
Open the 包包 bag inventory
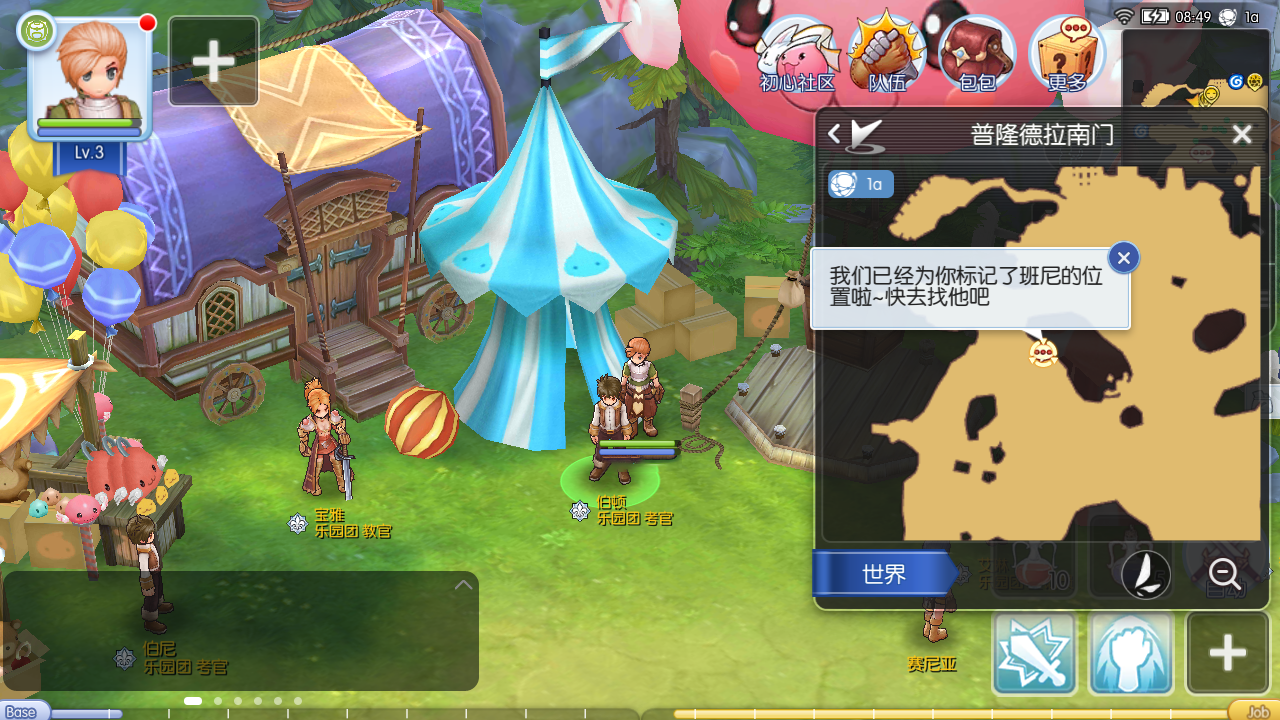pos(977,56)
